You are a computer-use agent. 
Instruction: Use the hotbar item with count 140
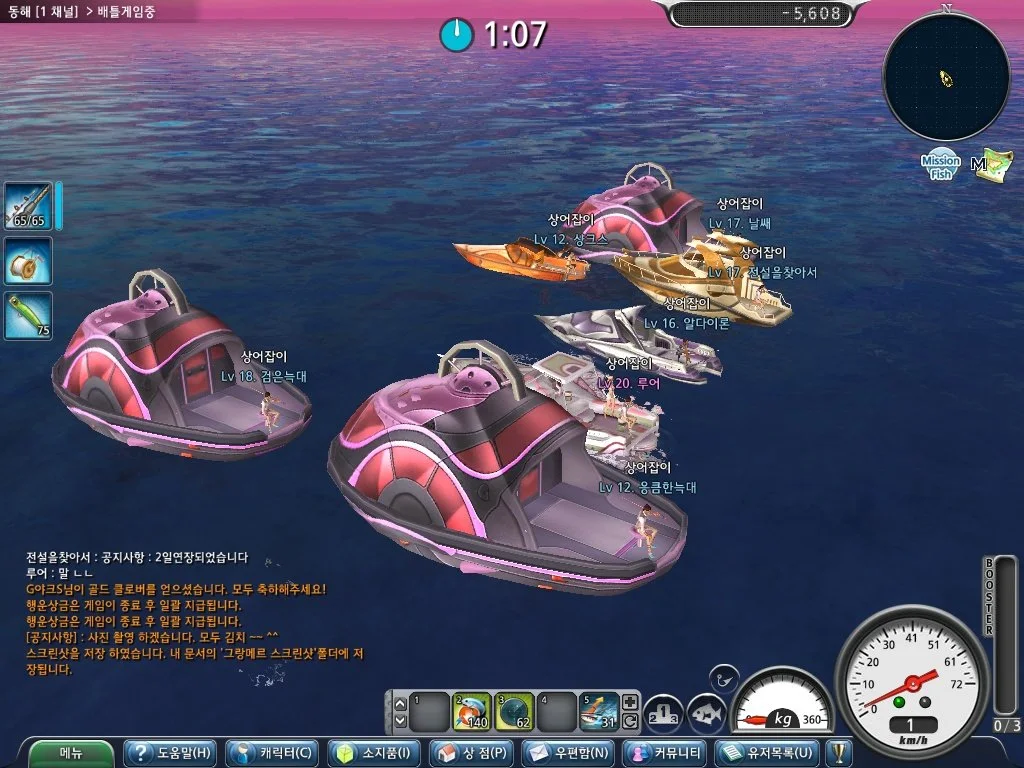[x=471, y=711]
